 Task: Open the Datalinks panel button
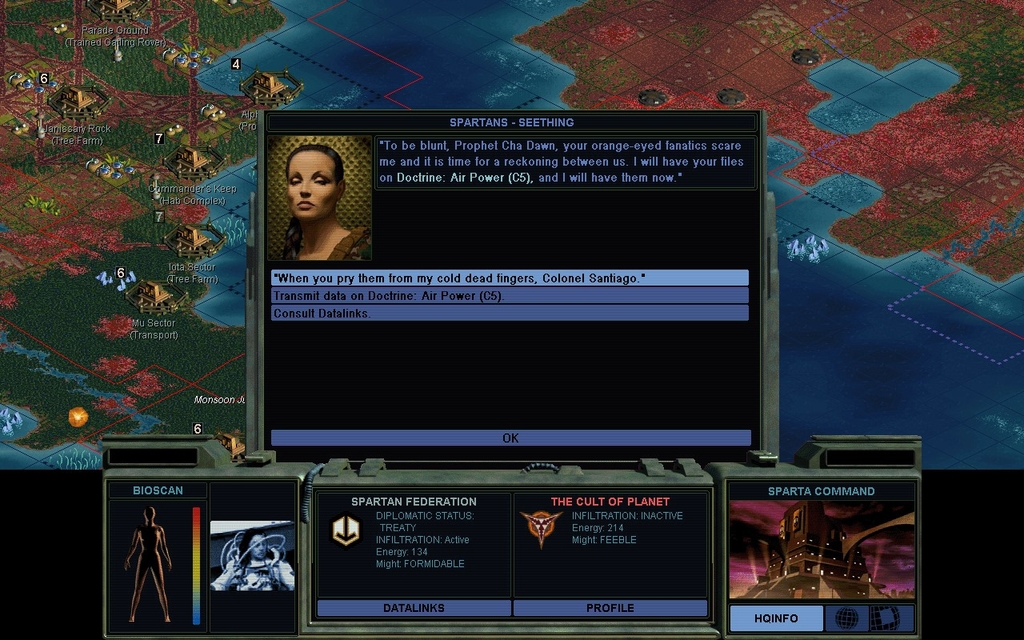pyautogui.click(x=414, y=608)
